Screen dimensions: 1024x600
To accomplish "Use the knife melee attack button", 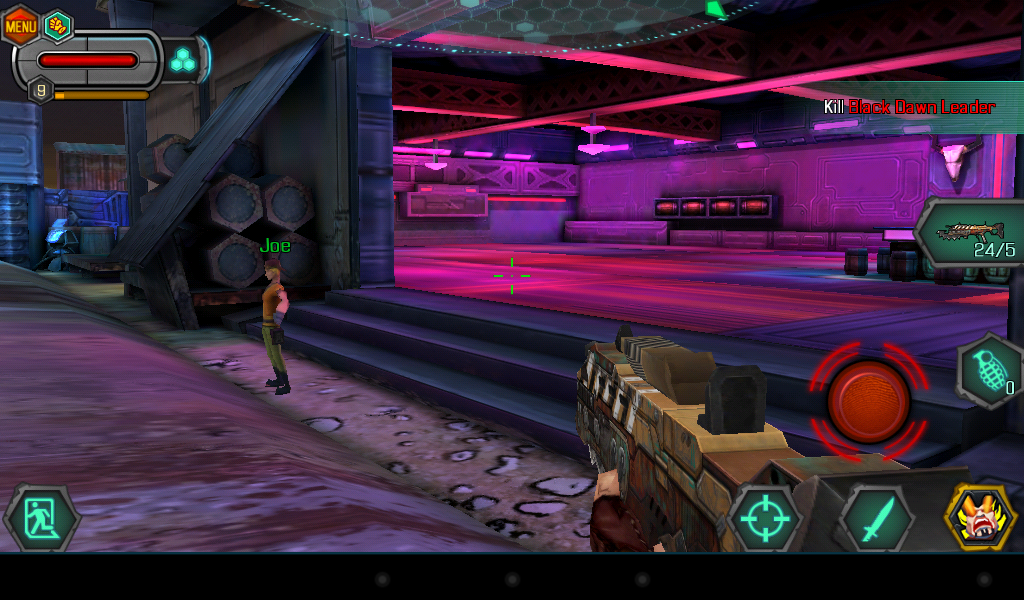I will click(875, 519).
